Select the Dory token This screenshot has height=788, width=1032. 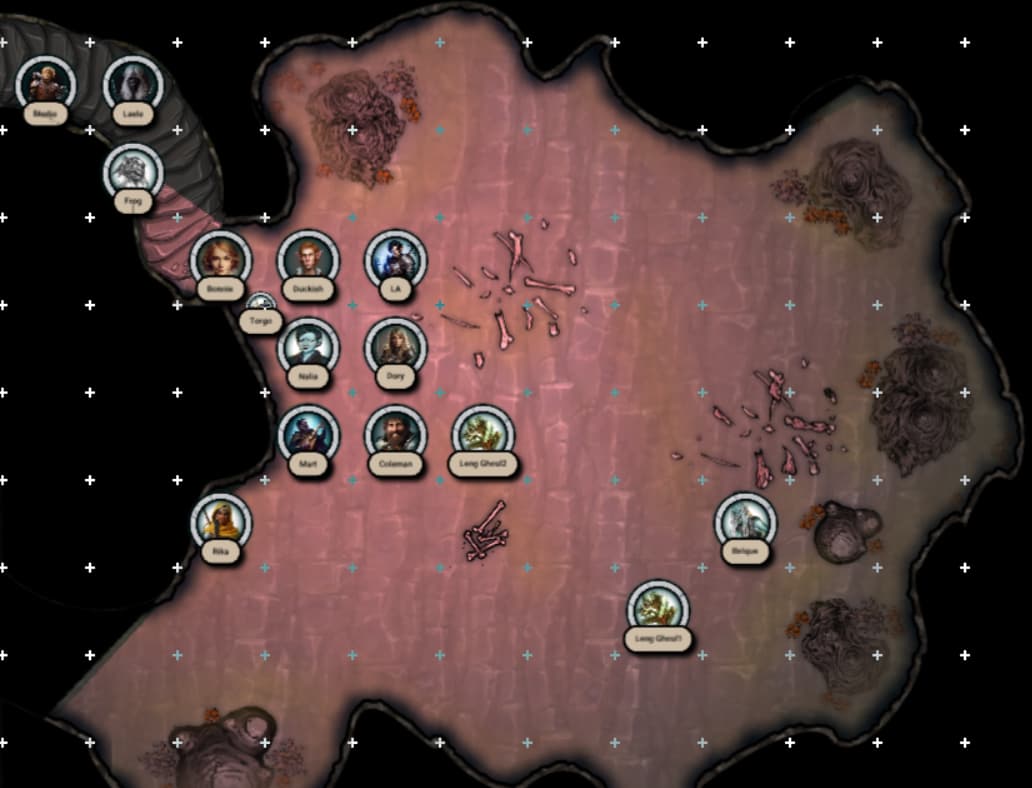click(395, 347)
